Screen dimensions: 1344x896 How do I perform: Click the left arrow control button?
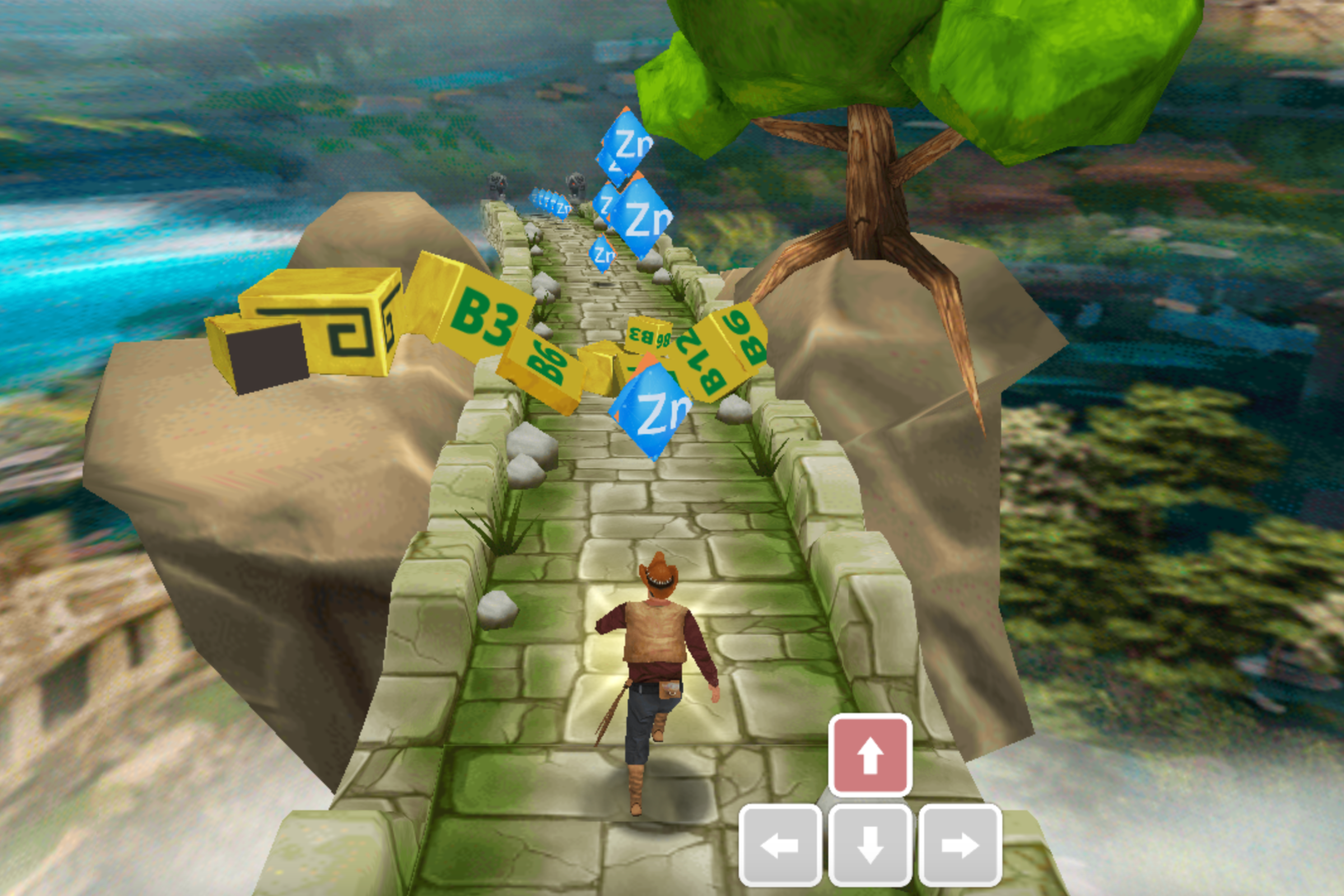click(x=780, y=844)
